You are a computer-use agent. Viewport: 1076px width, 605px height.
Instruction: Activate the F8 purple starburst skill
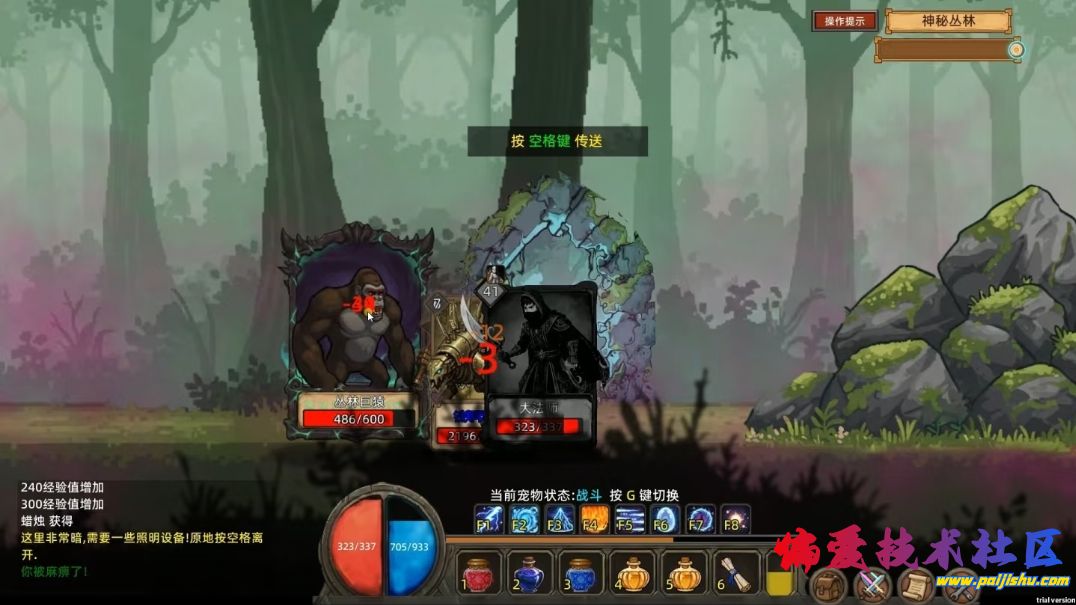tap(735, 519)
